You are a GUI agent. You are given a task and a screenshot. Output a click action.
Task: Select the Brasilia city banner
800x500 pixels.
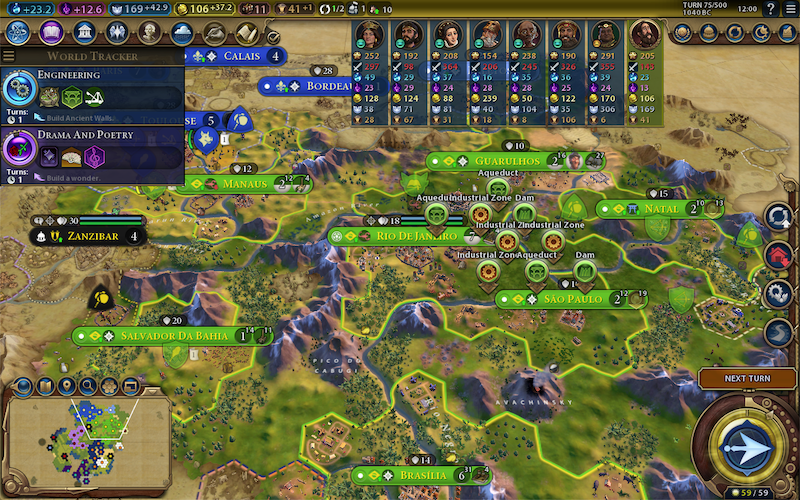coord(420,475)
